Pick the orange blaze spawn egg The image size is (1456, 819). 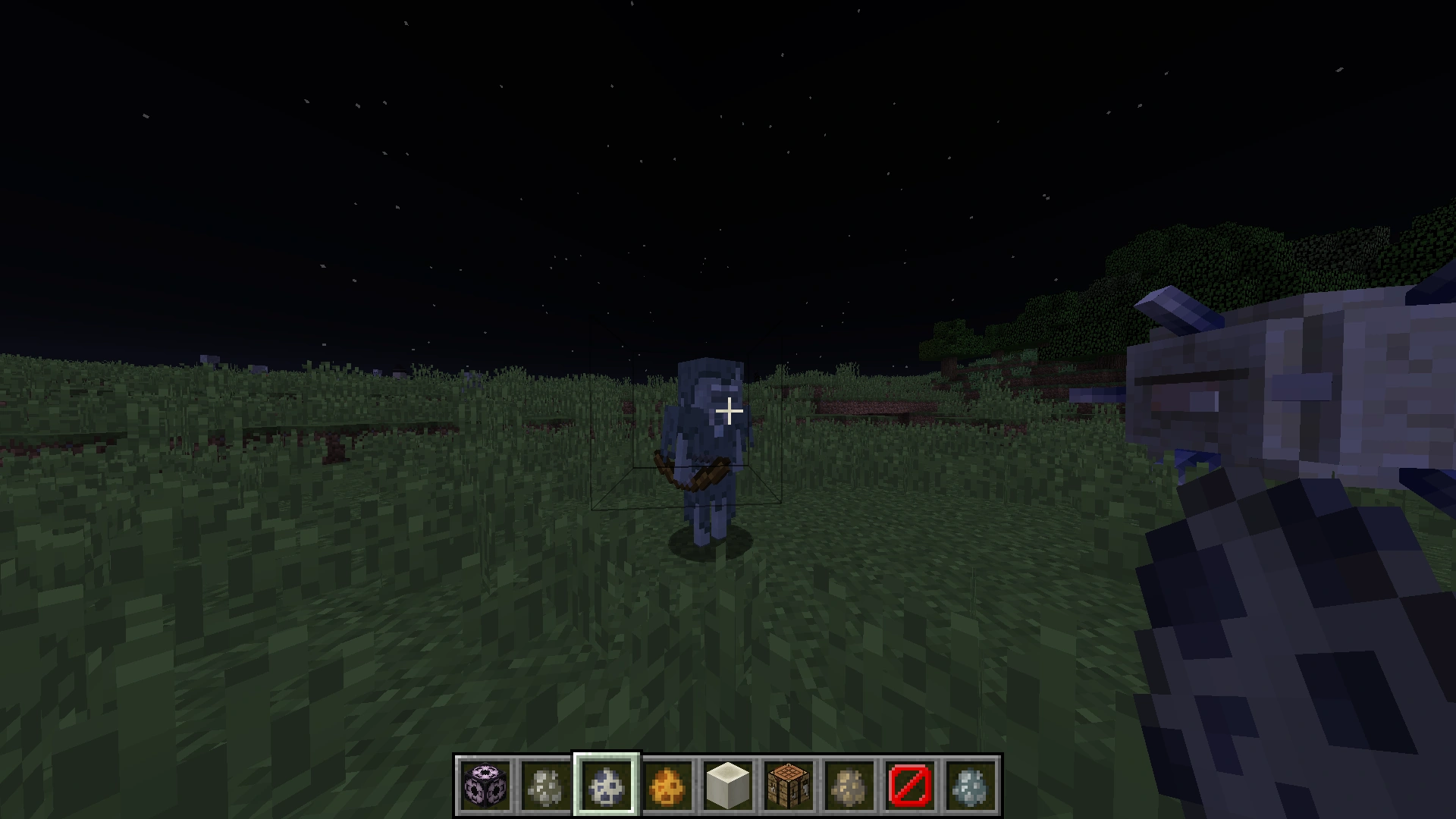pyautogui.click(x=667, y=786)
